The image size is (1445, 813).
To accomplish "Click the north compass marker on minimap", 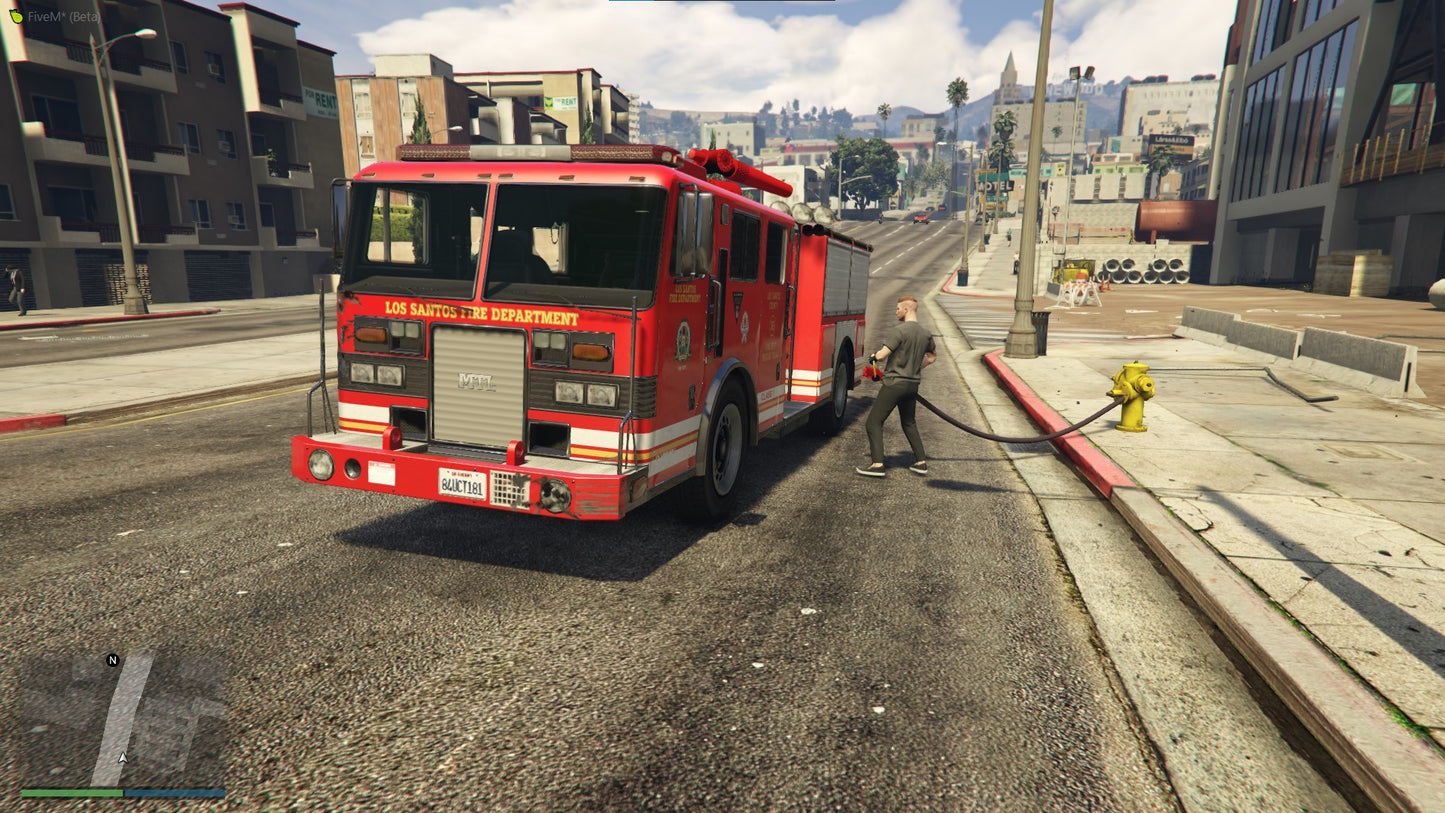I will tap(113, 660).
